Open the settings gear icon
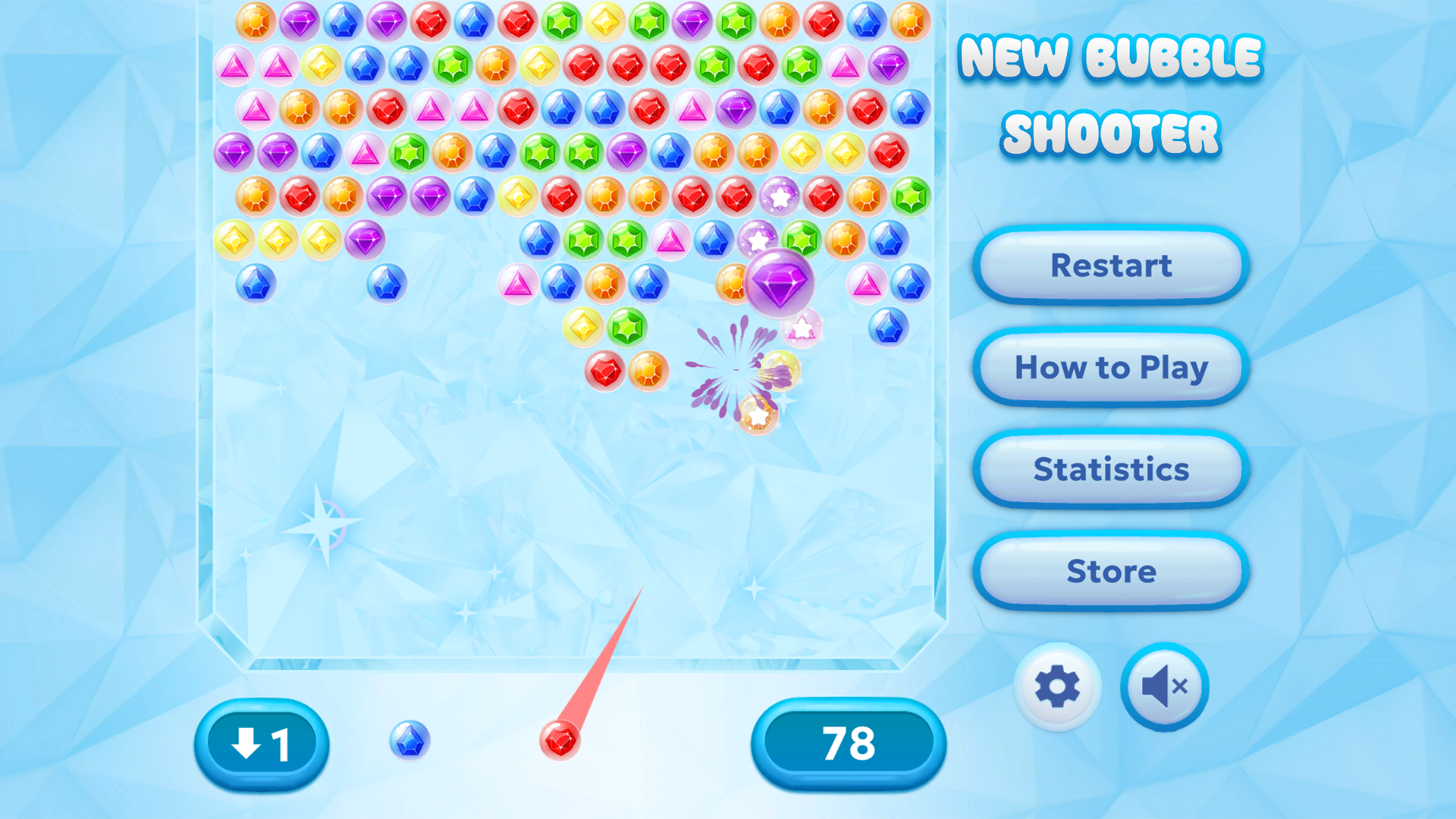 coord(1059,685)
